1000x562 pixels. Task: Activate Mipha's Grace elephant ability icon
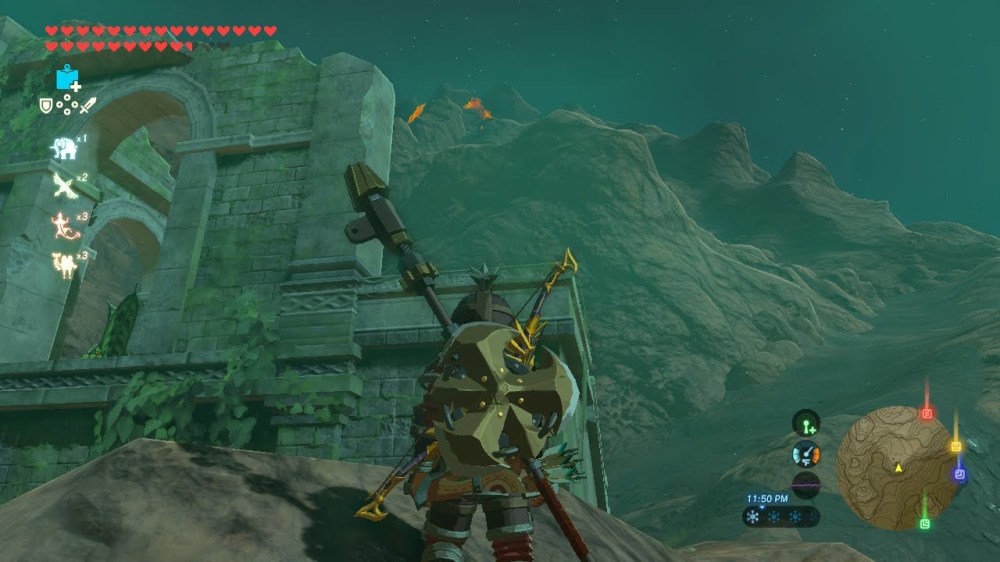[x=64, y=148]
